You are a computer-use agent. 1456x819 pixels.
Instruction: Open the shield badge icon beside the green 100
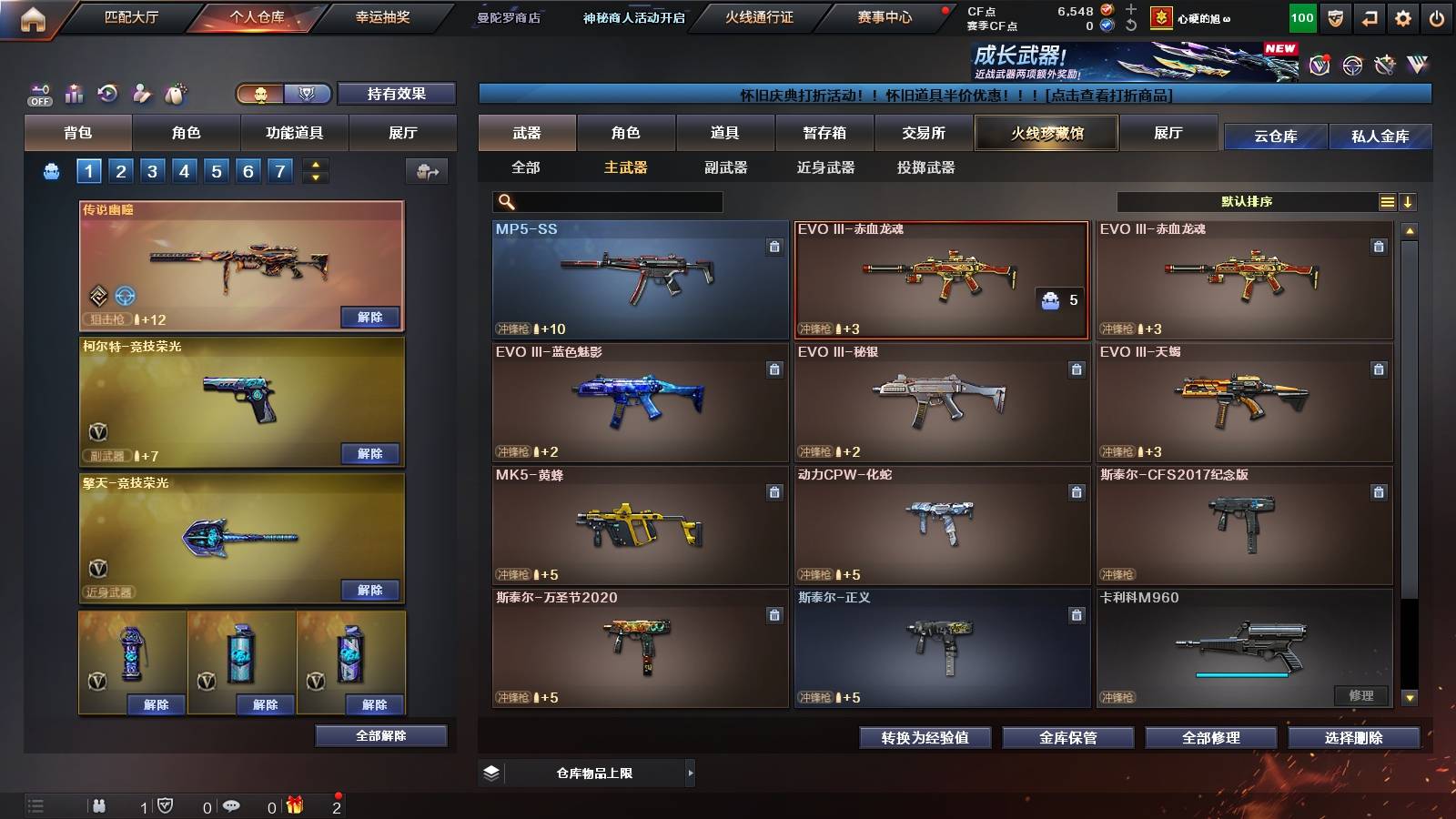(1335, 18)
